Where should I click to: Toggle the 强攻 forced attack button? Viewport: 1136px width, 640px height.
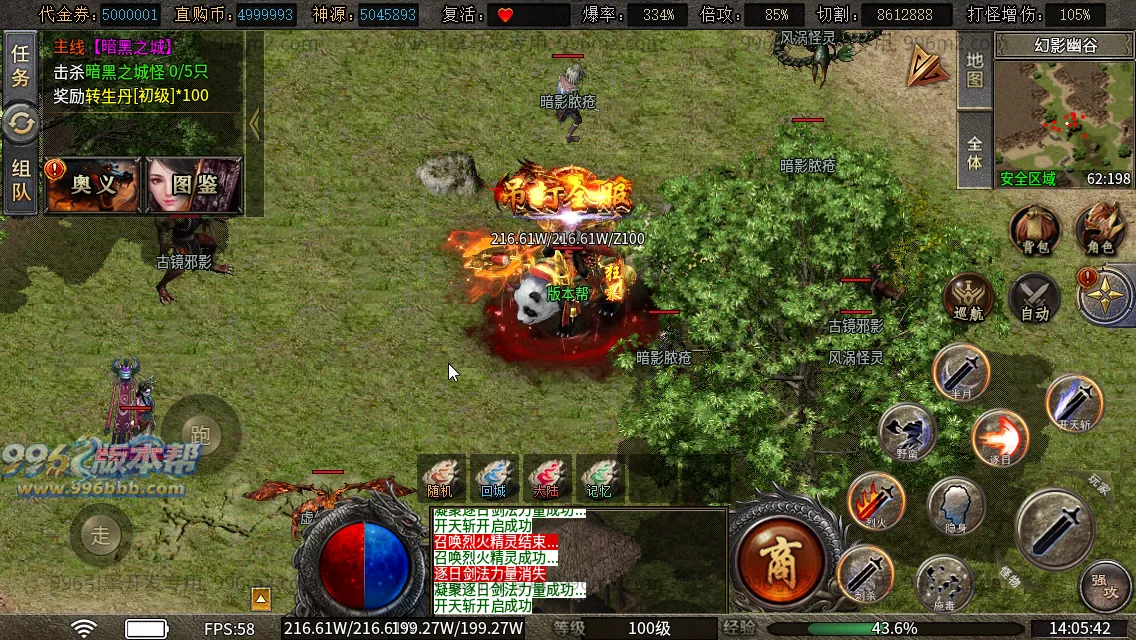[x=1105, y=584]
